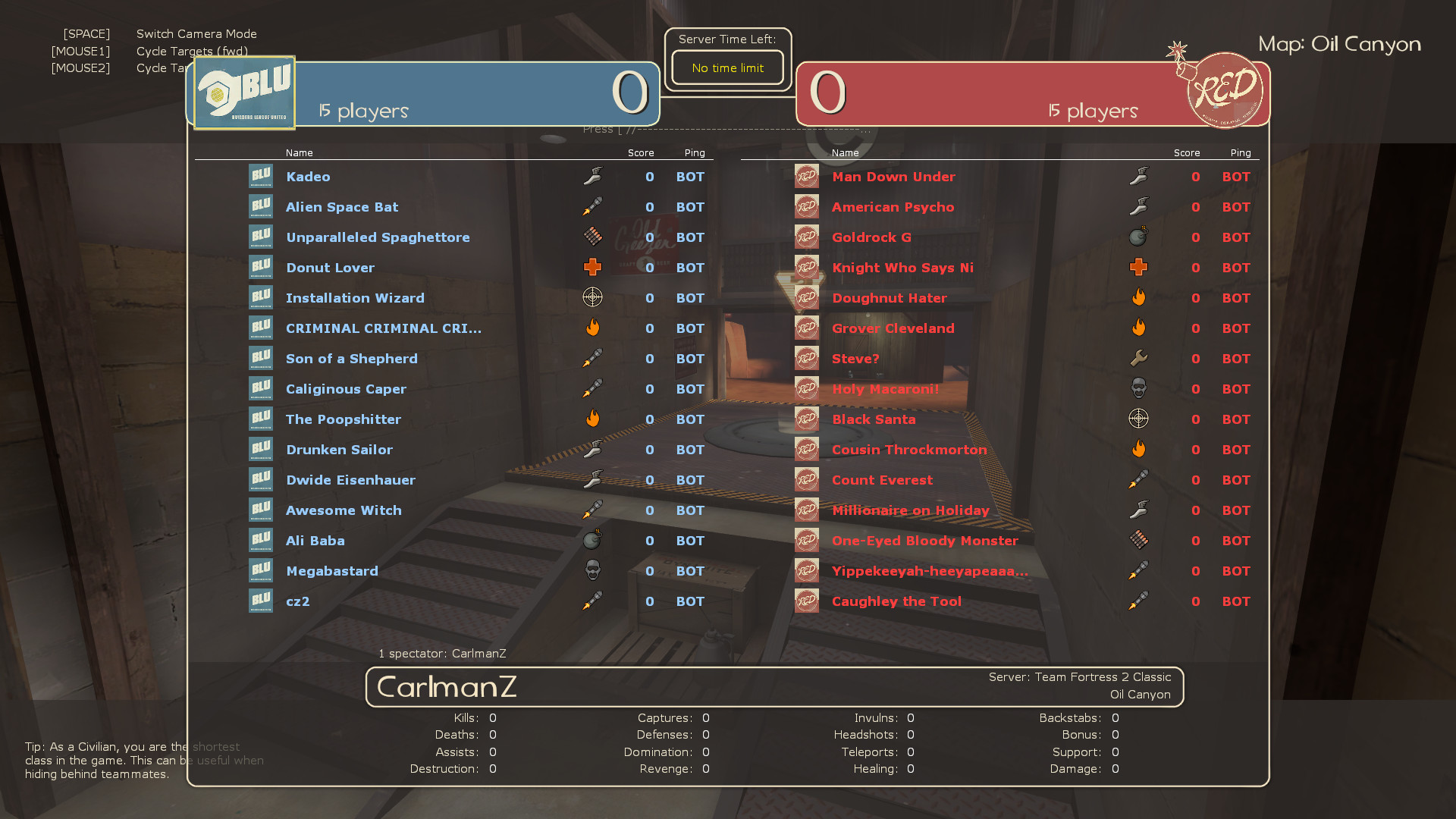
Task: Select the Name column header on the BLU side
Action: pos(299,152)
